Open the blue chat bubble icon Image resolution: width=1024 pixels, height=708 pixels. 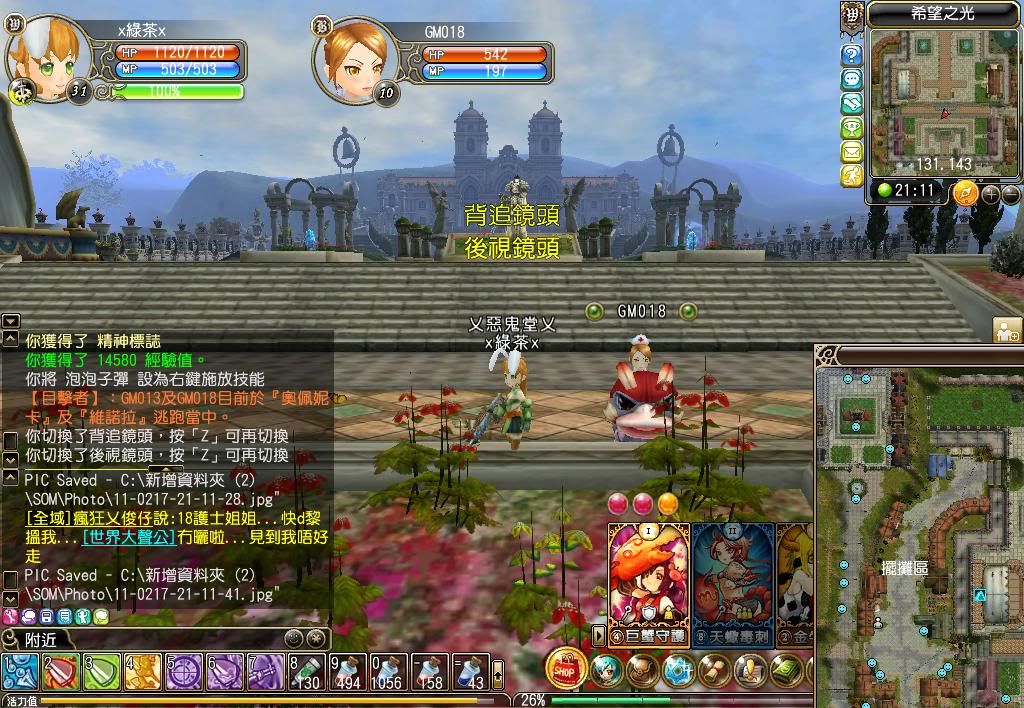point(852,79)
